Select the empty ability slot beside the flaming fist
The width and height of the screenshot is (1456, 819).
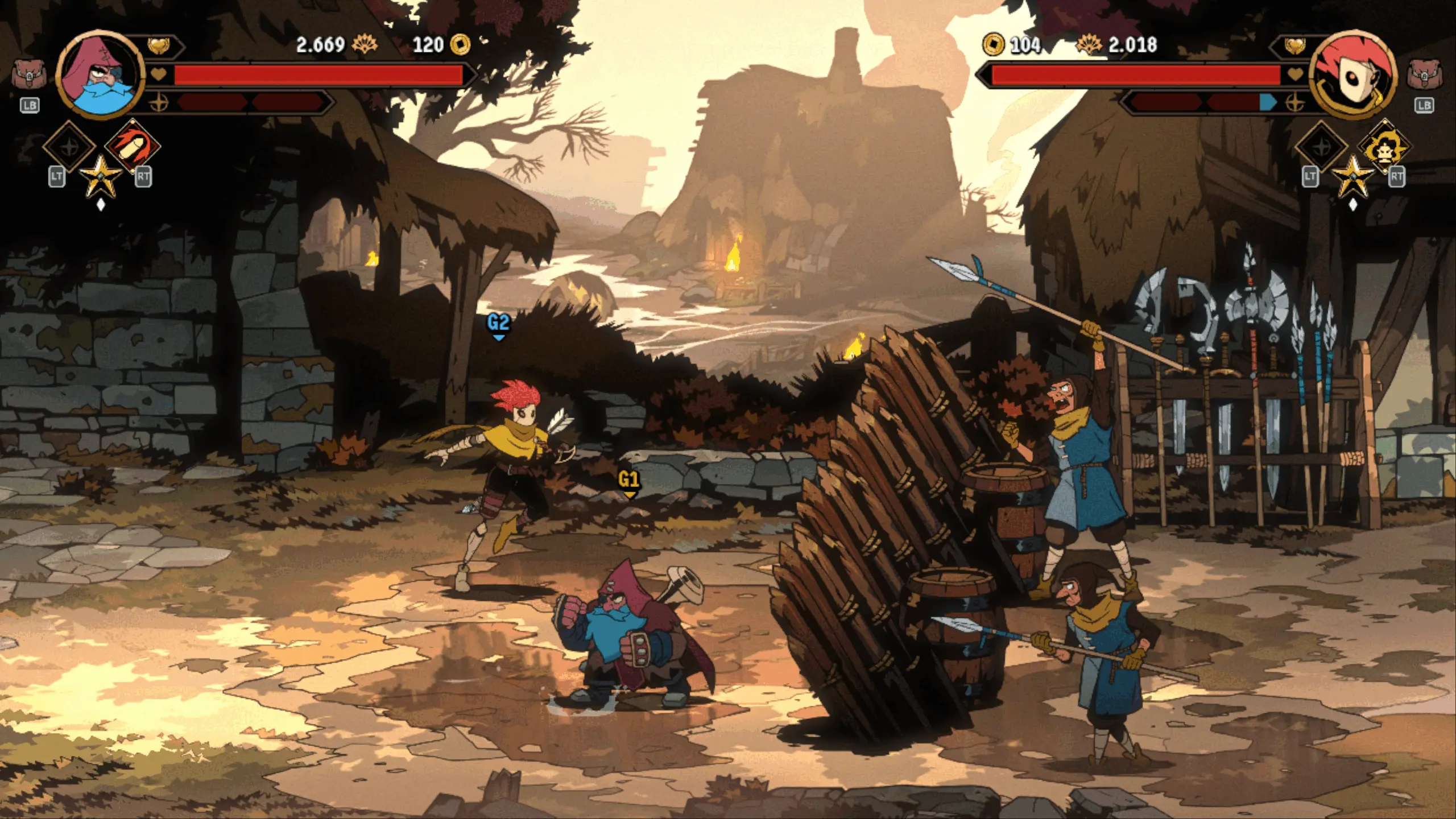[69, 146]
